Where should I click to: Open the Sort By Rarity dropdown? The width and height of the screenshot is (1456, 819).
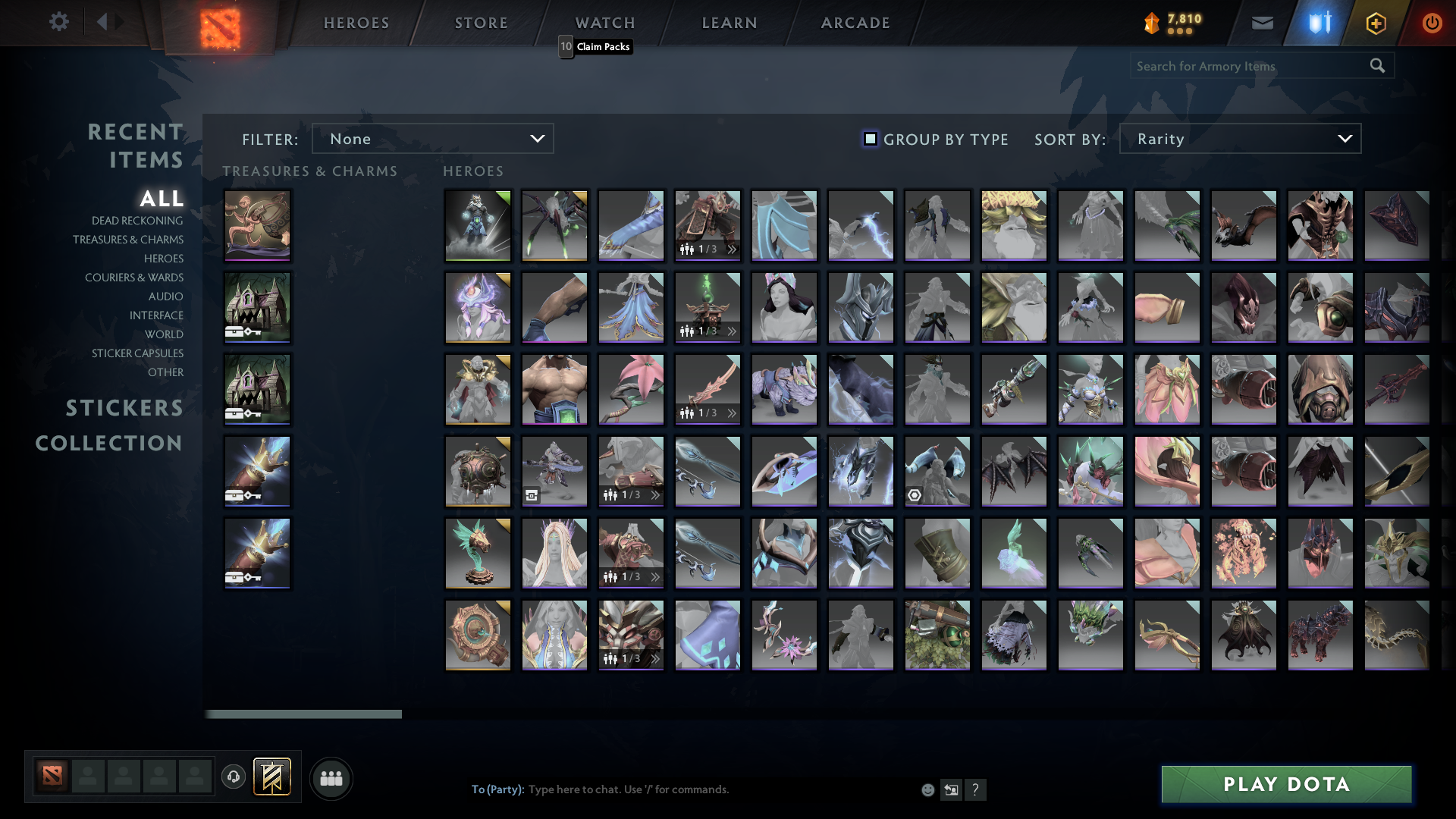pyautogui.click(x=1239, y=138)
